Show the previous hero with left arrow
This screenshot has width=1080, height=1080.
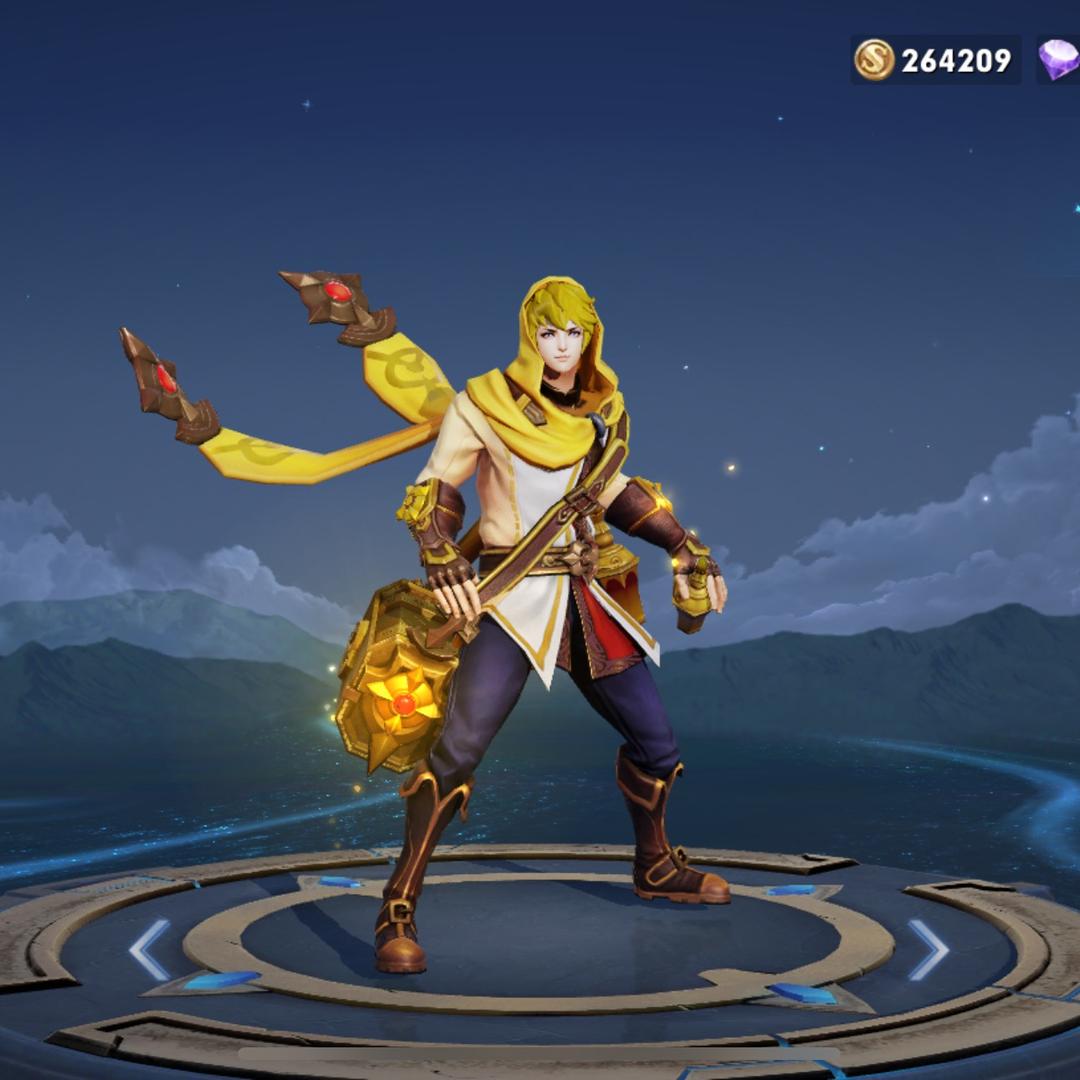click(x=149, y=949)
